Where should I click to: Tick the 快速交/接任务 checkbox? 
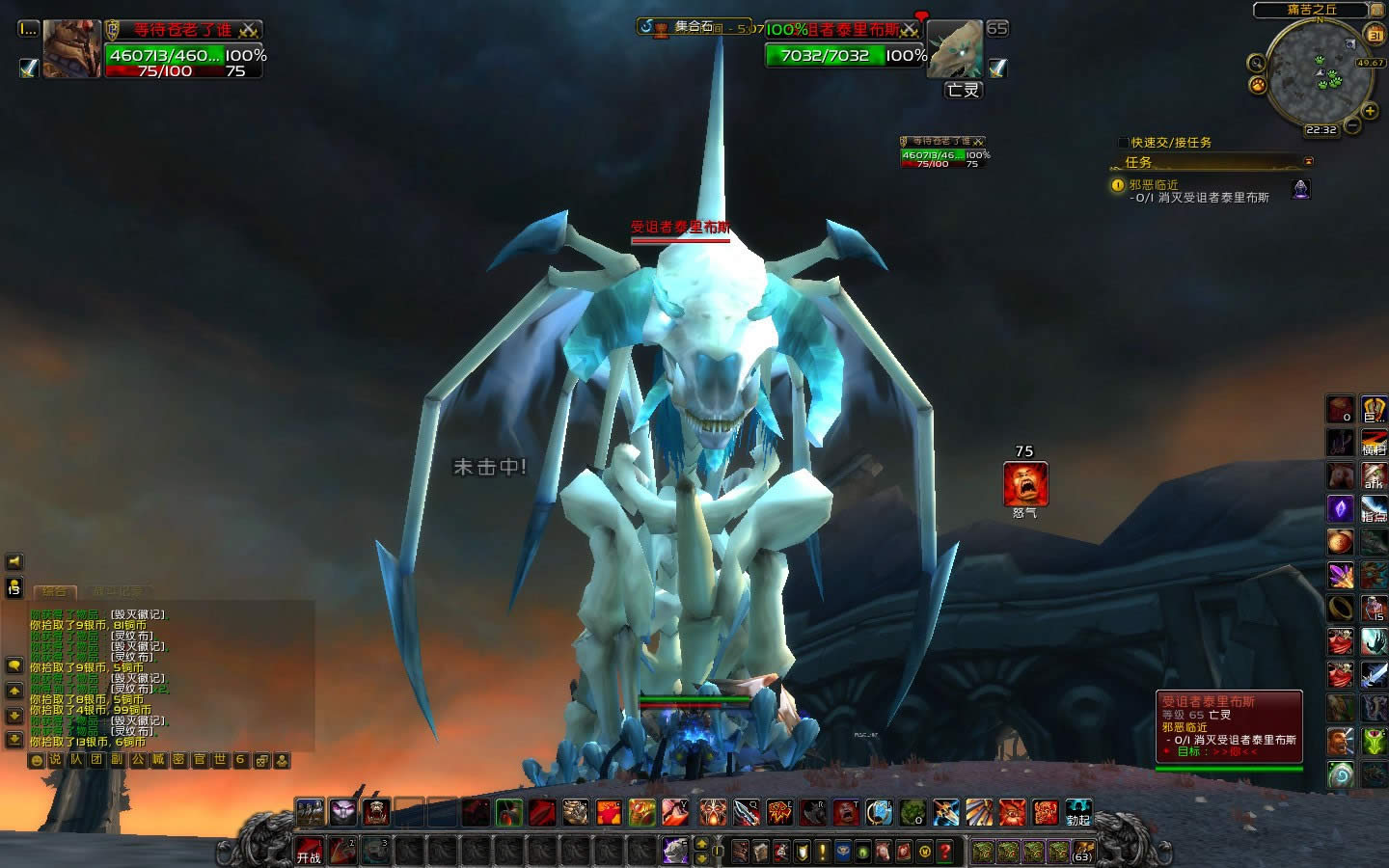click(x=1123, y=143)
